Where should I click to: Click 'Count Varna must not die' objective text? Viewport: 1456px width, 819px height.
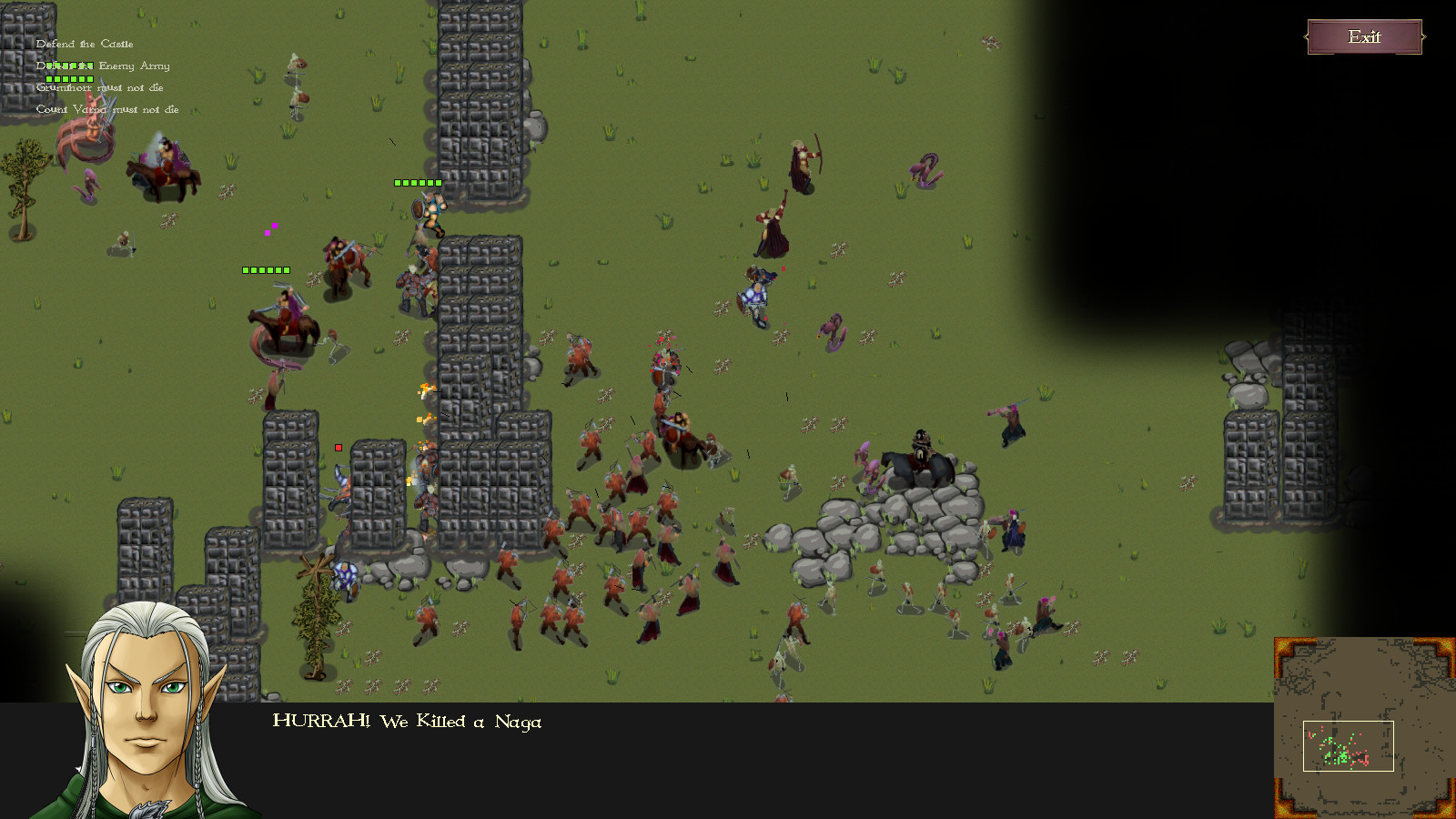point(106,109)
